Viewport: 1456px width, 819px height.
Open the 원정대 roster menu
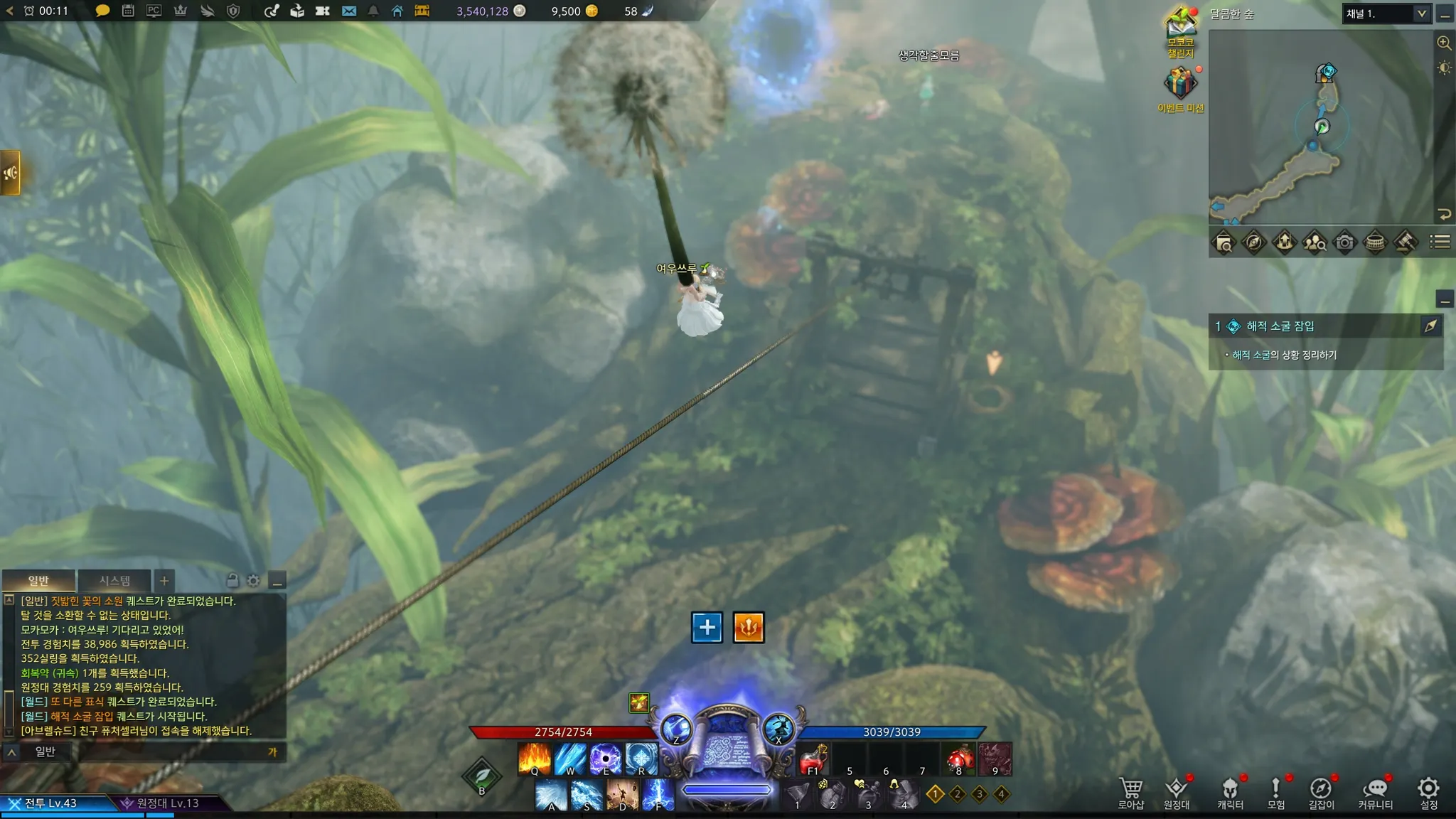coord(1176,792)
